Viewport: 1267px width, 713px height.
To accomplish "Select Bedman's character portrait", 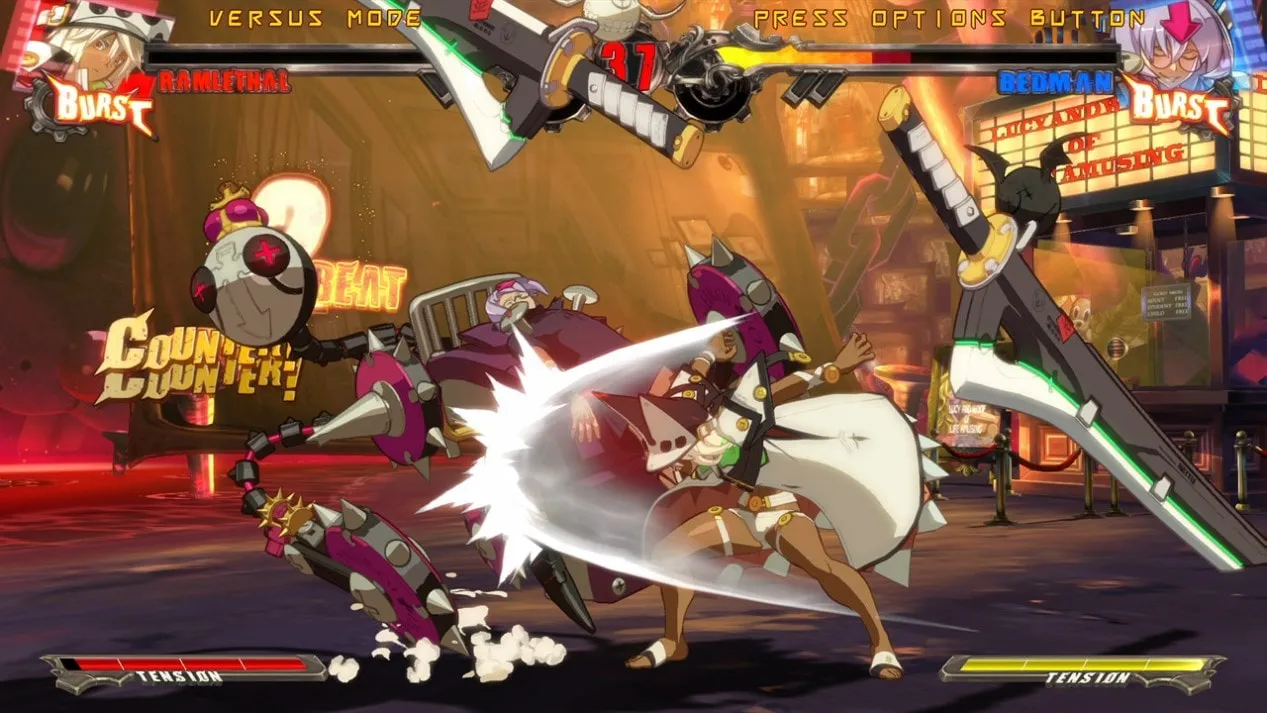I will coord(1180,40).
